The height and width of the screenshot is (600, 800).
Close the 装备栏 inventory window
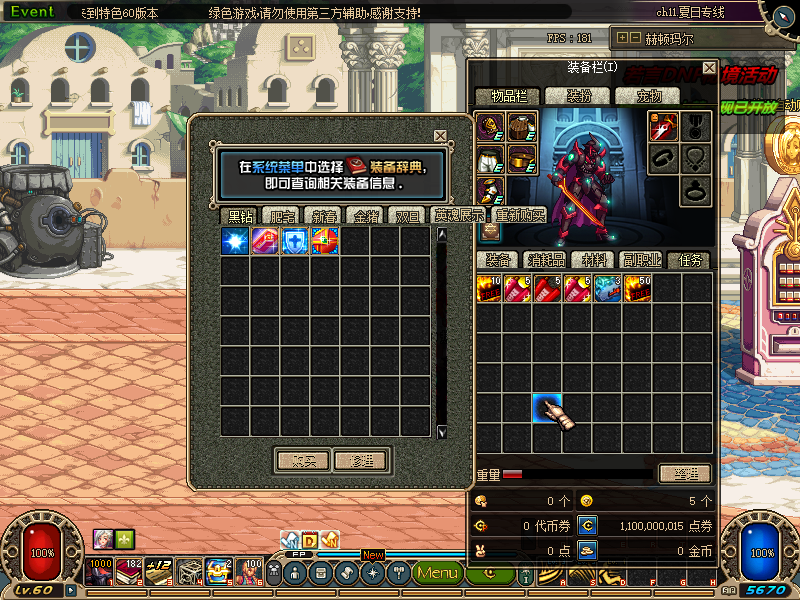(x=709, y=68)
